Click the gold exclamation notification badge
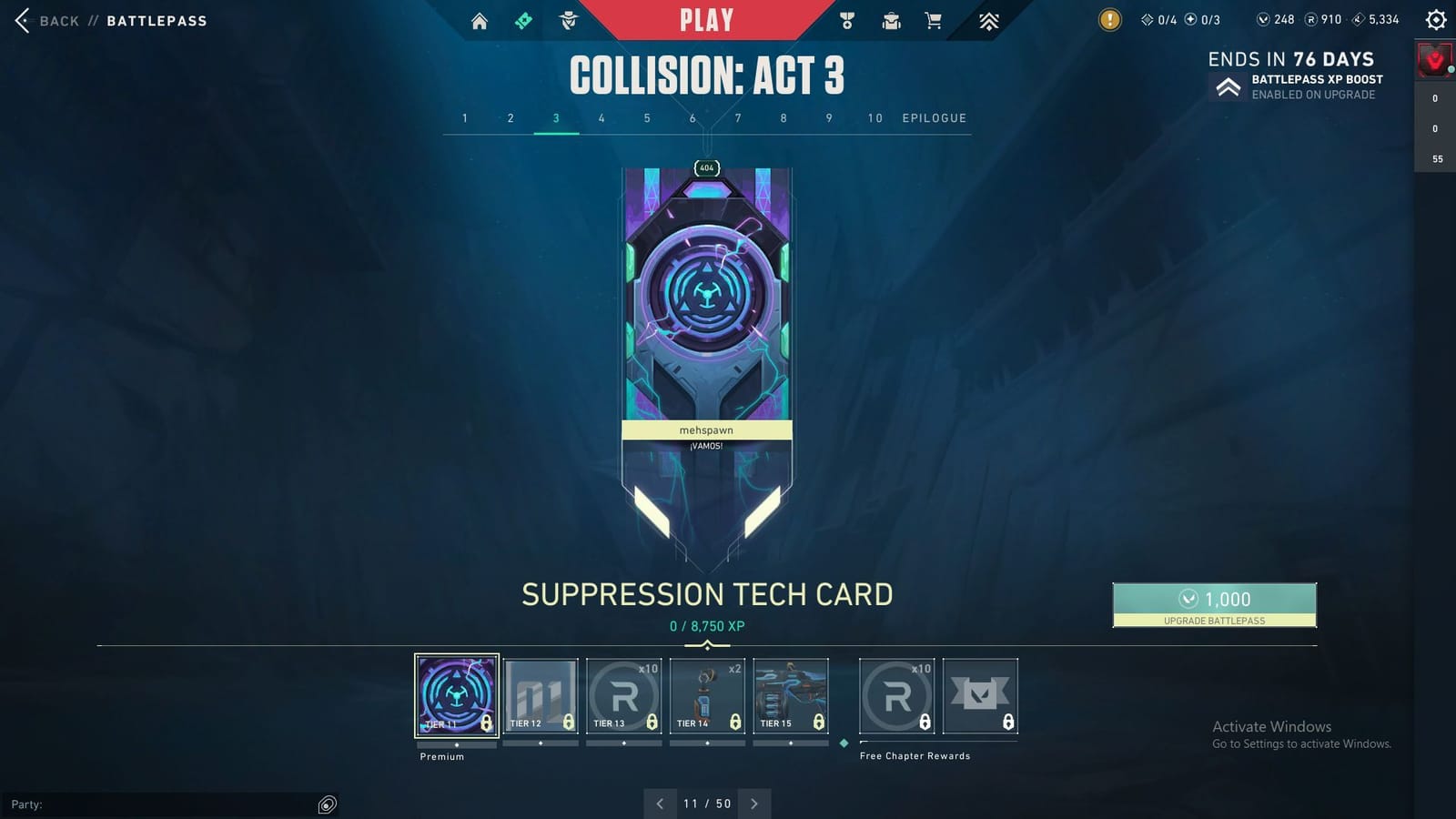The height and width of the screenshot is (819, 1456). click(x=1109, y=19)
